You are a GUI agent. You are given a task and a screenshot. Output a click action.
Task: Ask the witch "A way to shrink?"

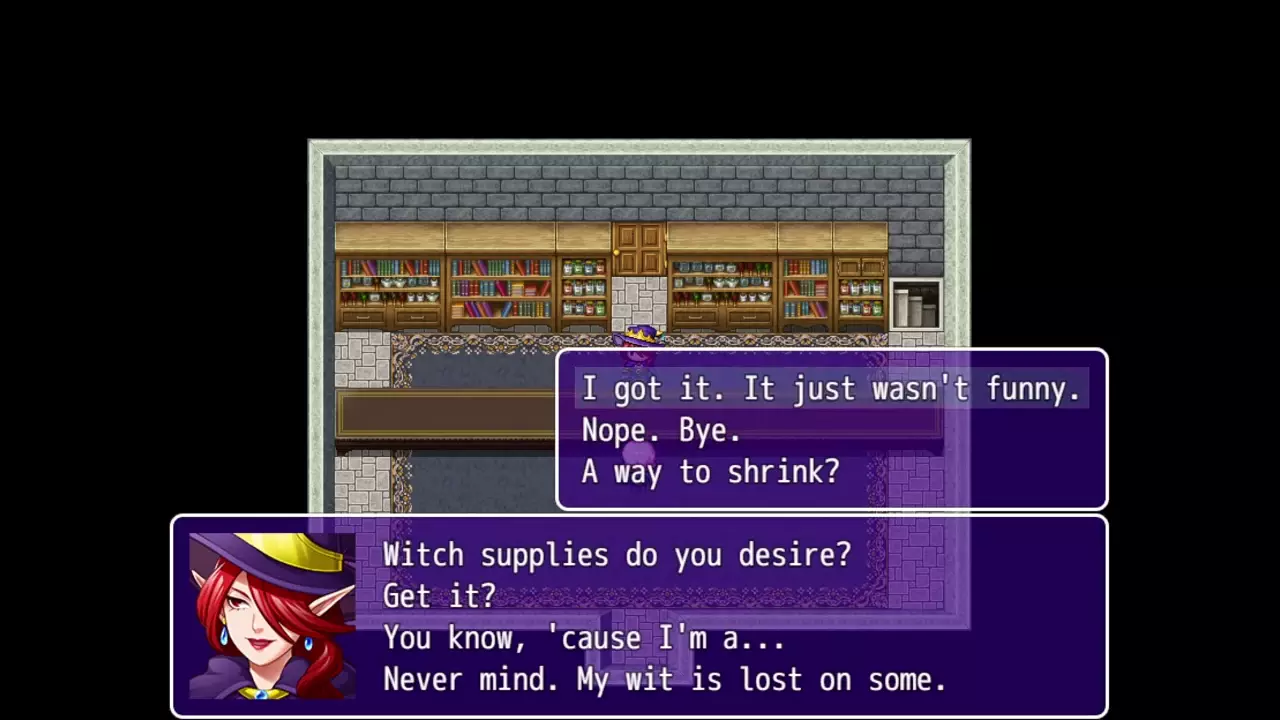[711, 472]
